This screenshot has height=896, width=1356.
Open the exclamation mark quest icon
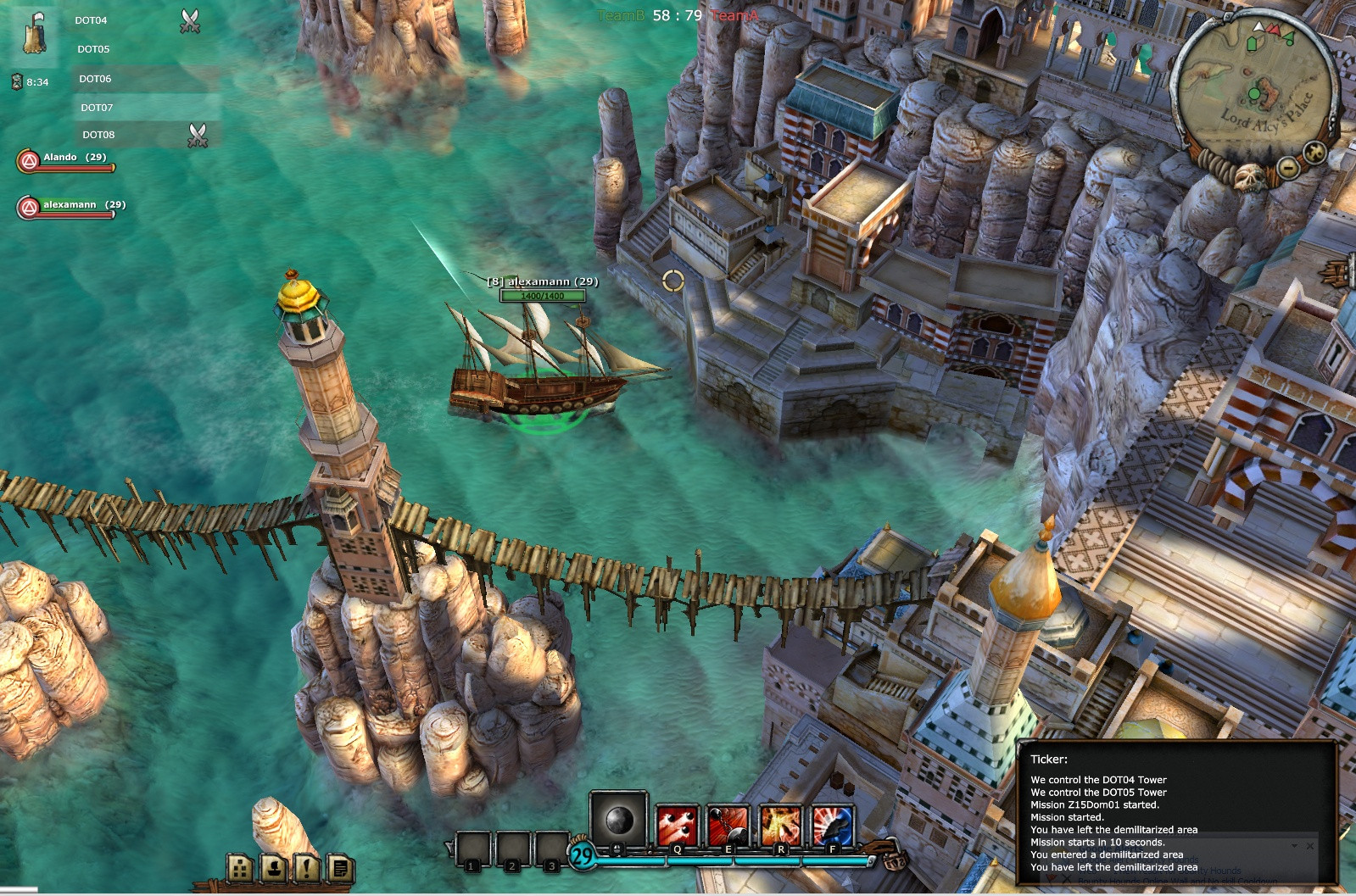pos(306,867)
